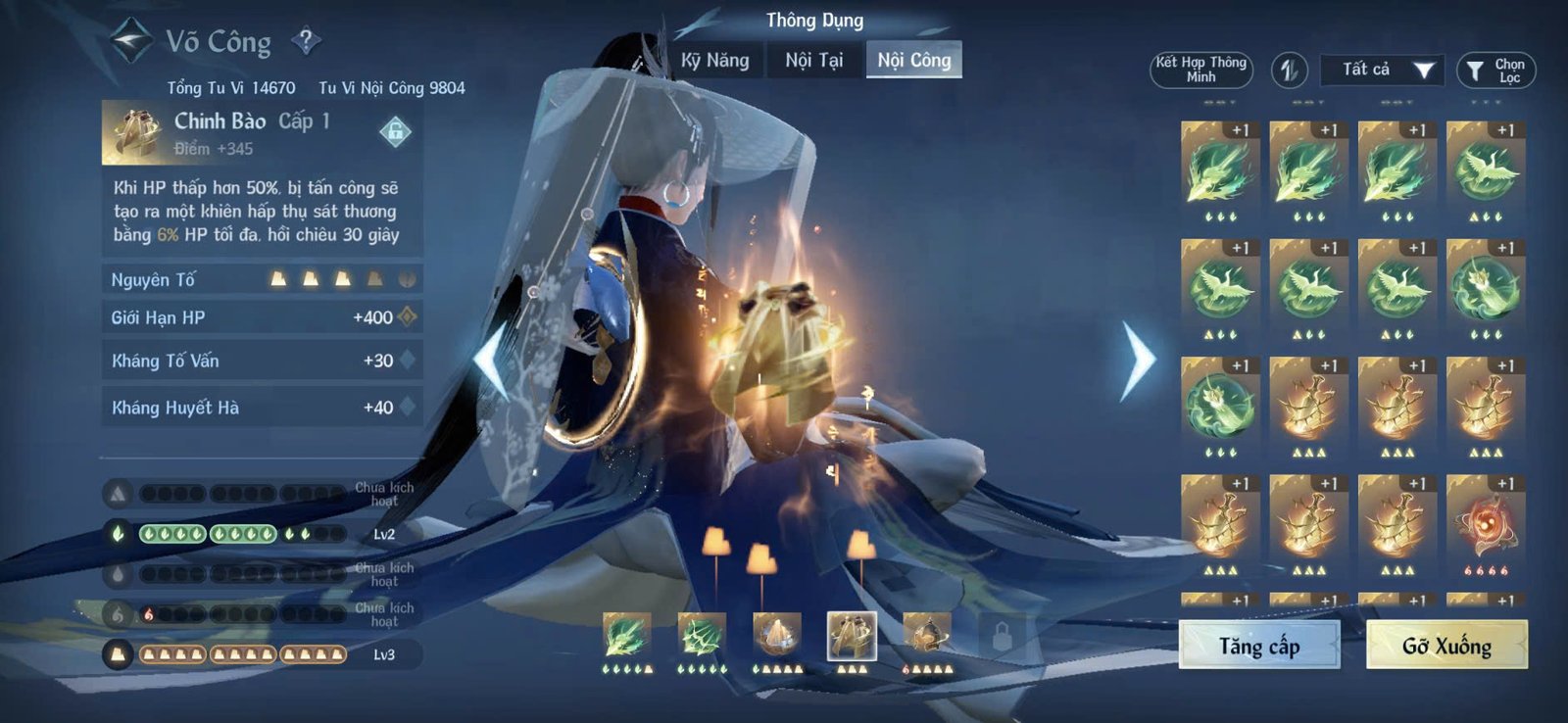This screenshot has width=1568, height=723.
Task: Switch to the Kỹ Năng tab
Action: click(x=713, y=60)
